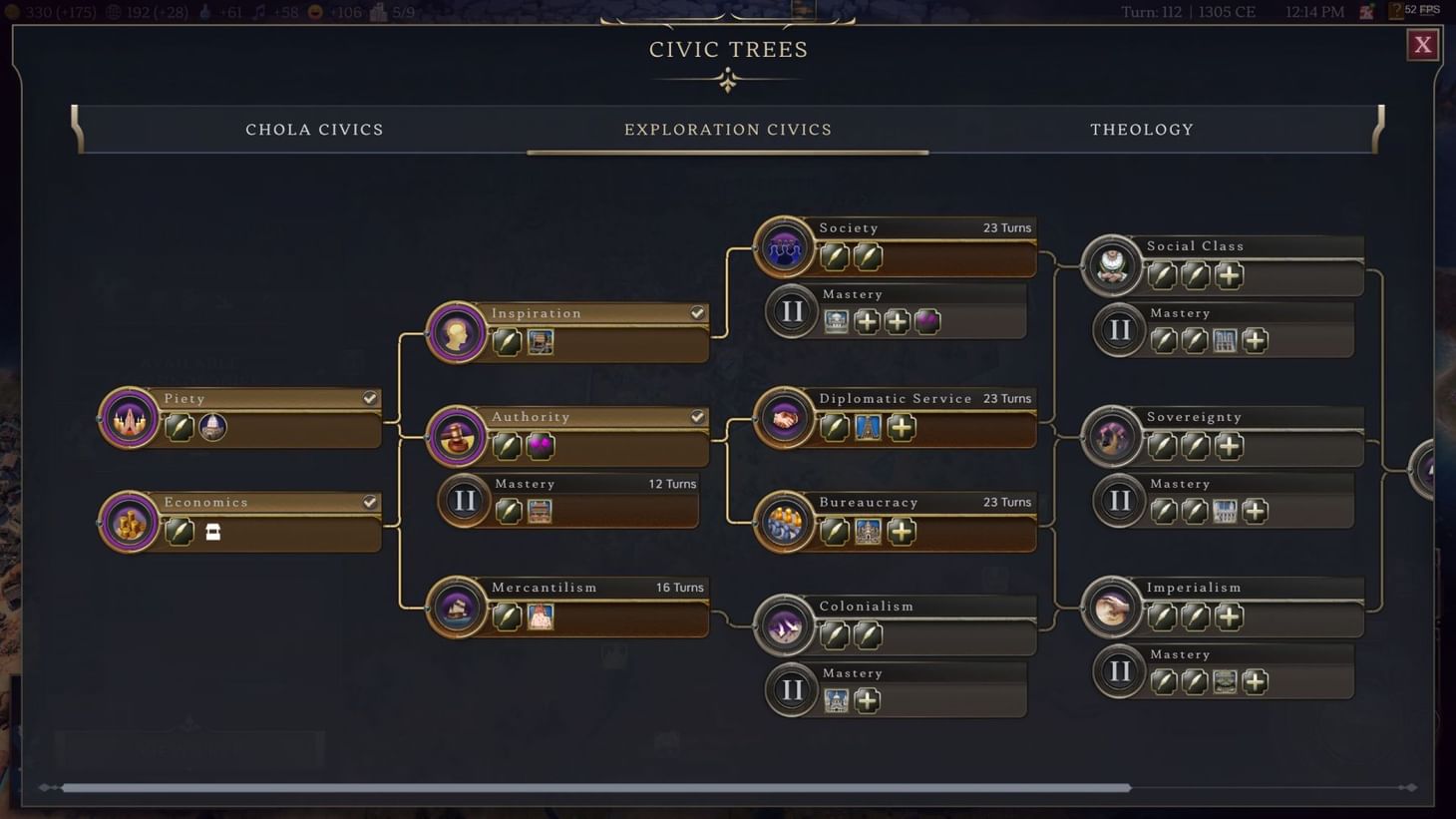The width and height of the screenshot is (1456, 819).
Task: Open the Bureaucracy civic node
Action: [x=784, y=522]
